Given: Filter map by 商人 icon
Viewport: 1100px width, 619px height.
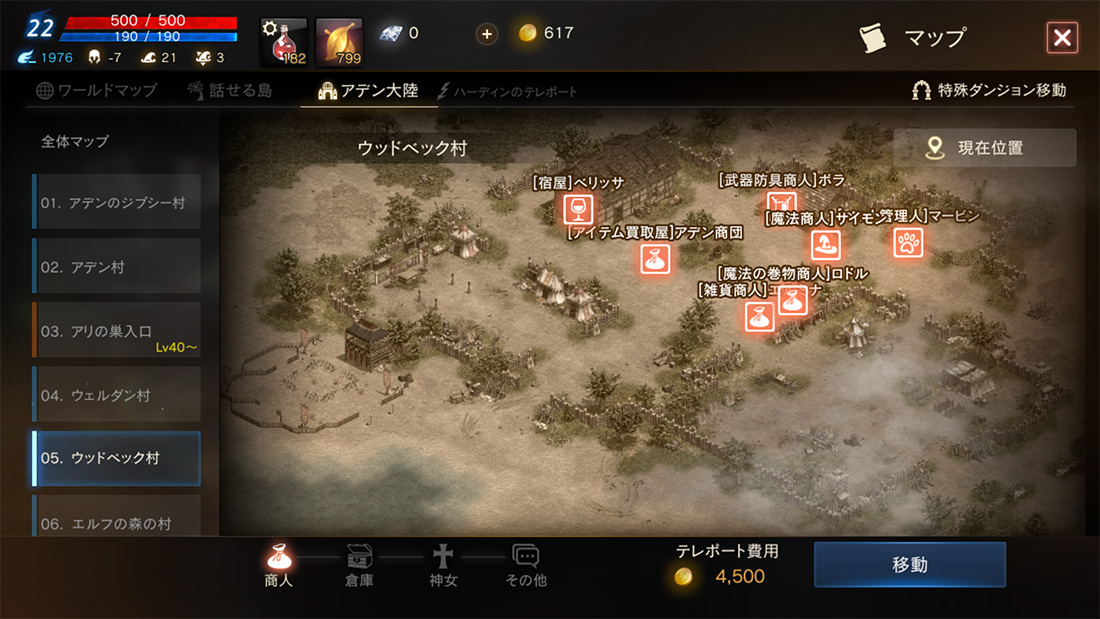Looking at the screenshot, I should (279, 565).
